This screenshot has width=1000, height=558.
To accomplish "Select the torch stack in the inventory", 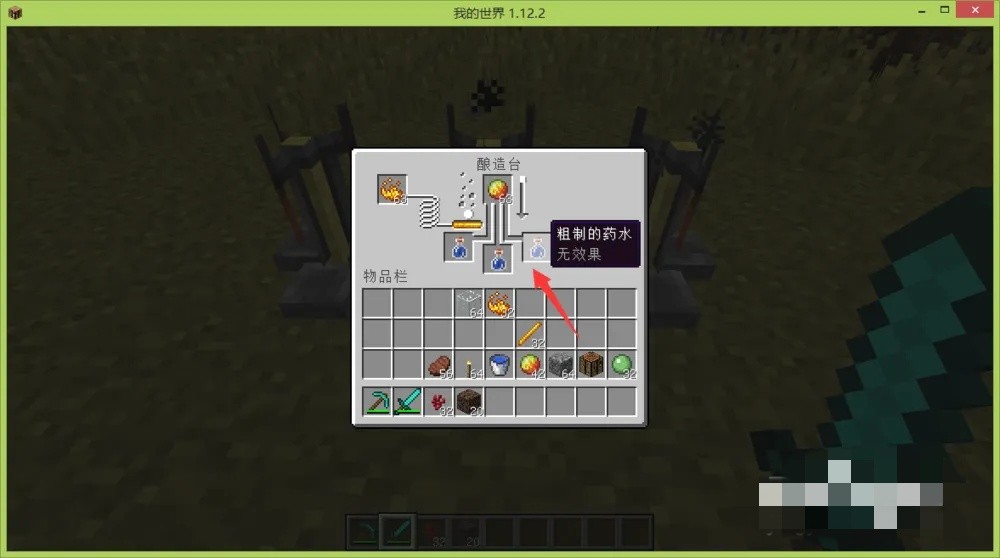I will coord(468,364).
